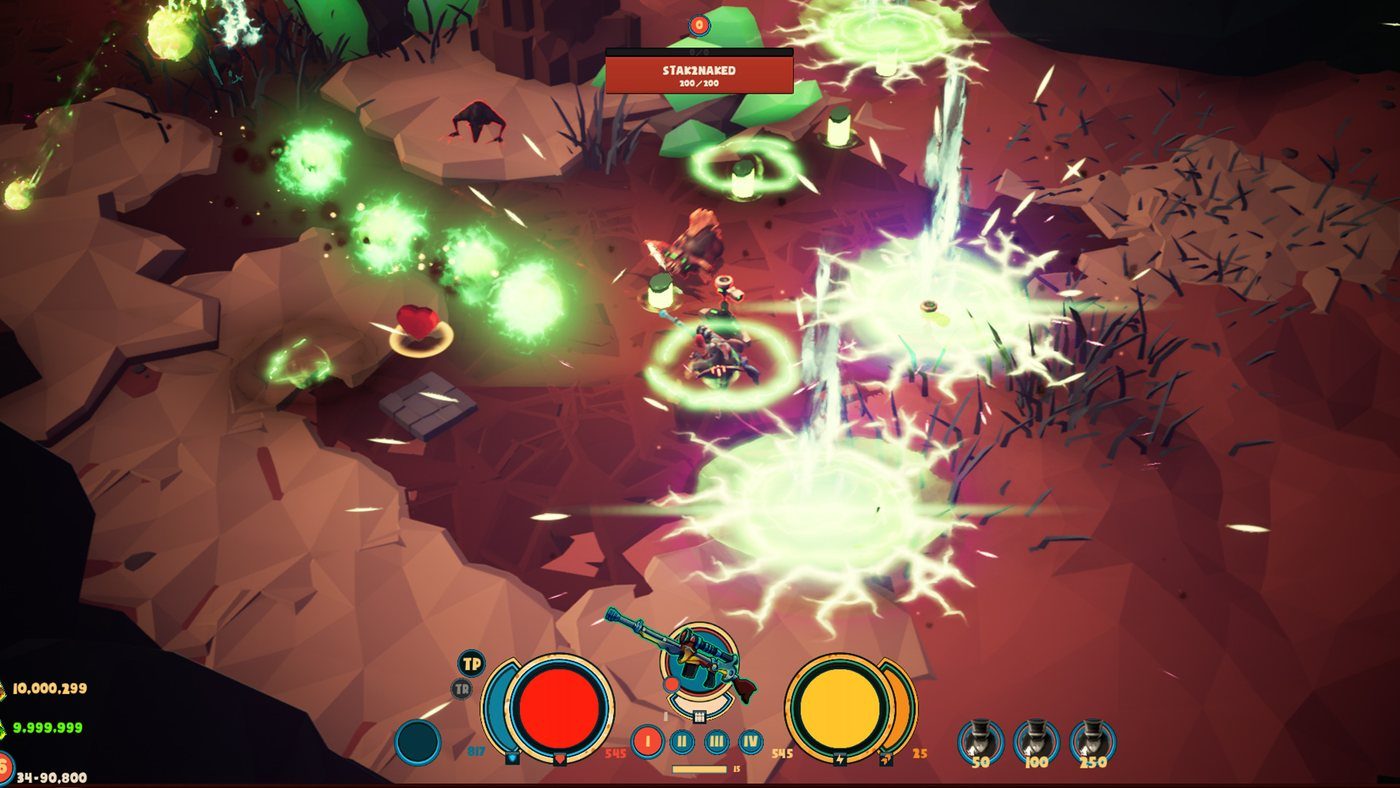Use the top hat item costing 100
Viewport: 1400px width, 788px height.
pos(1036,740)
